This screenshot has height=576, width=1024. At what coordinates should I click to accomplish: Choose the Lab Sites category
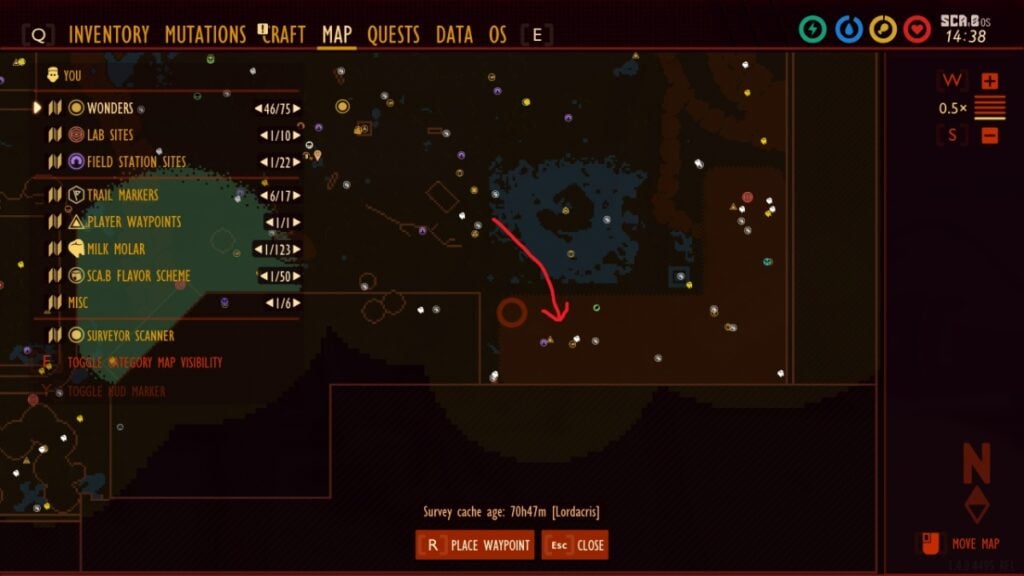(110, 135)
